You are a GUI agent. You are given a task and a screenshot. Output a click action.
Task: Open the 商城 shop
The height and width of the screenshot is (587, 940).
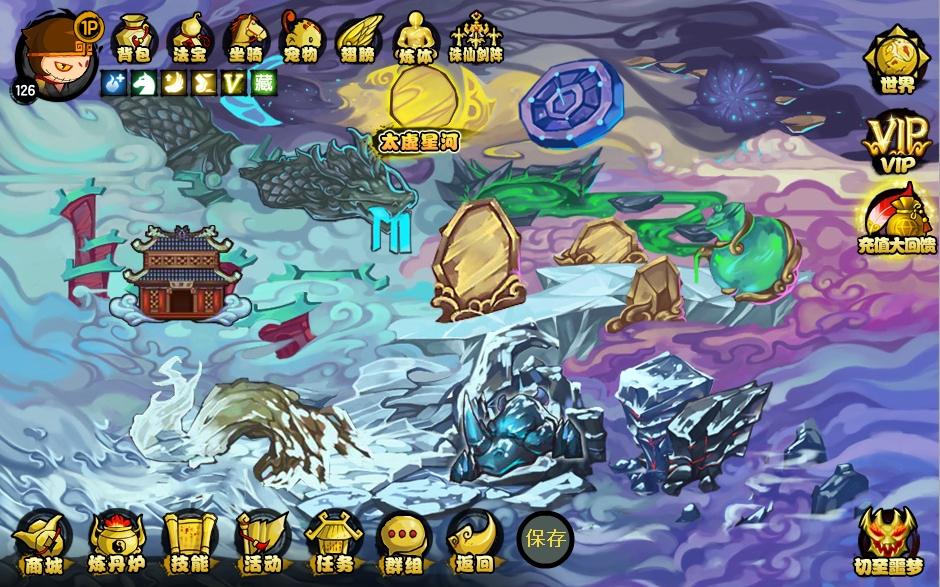[42, 542]
